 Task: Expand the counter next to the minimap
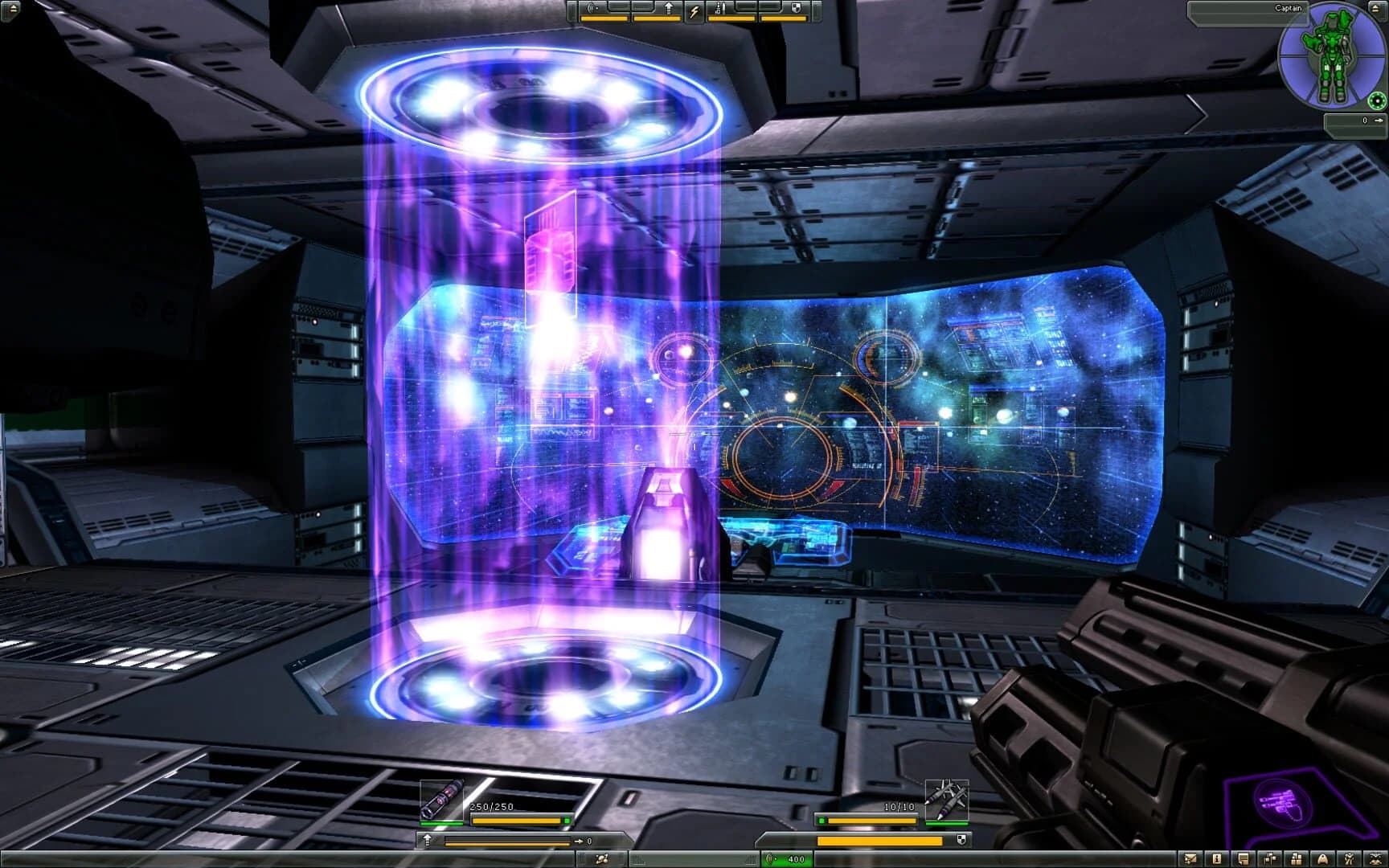click(x=1365, y=120)
